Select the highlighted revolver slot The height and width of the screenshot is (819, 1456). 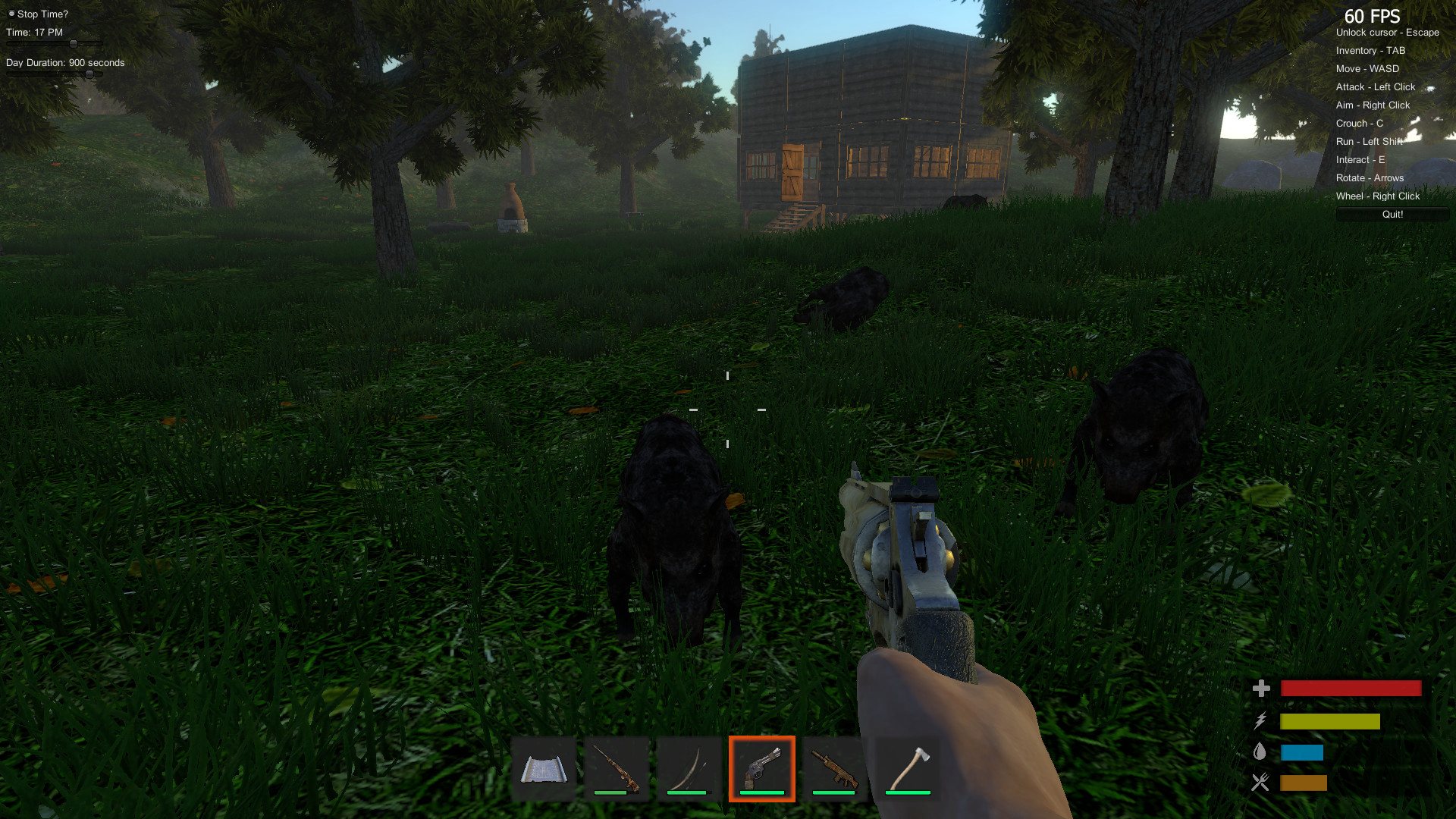[x=761, y=769]
